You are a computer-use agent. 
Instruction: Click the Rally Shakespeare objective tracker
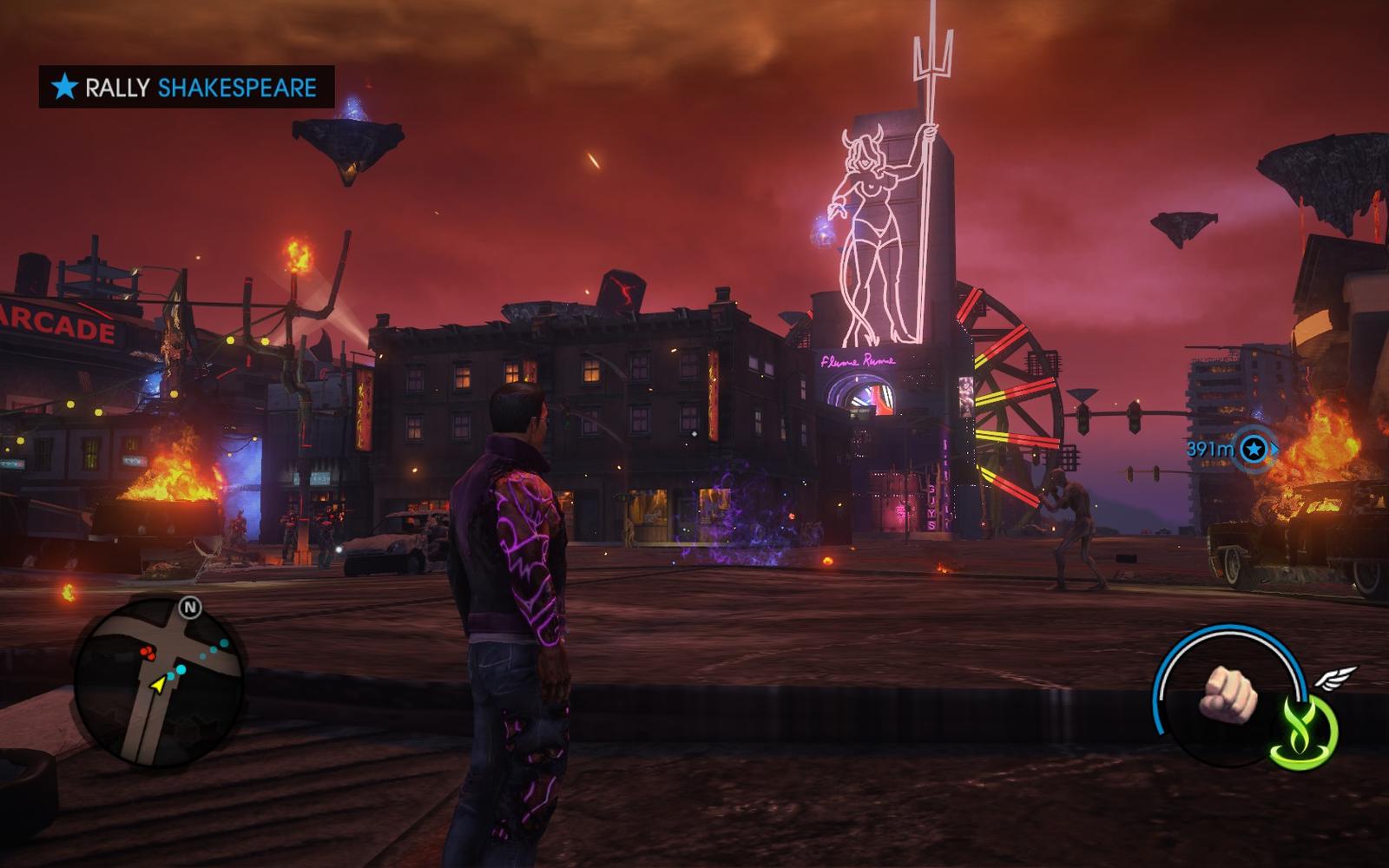[x=186, y=87]
